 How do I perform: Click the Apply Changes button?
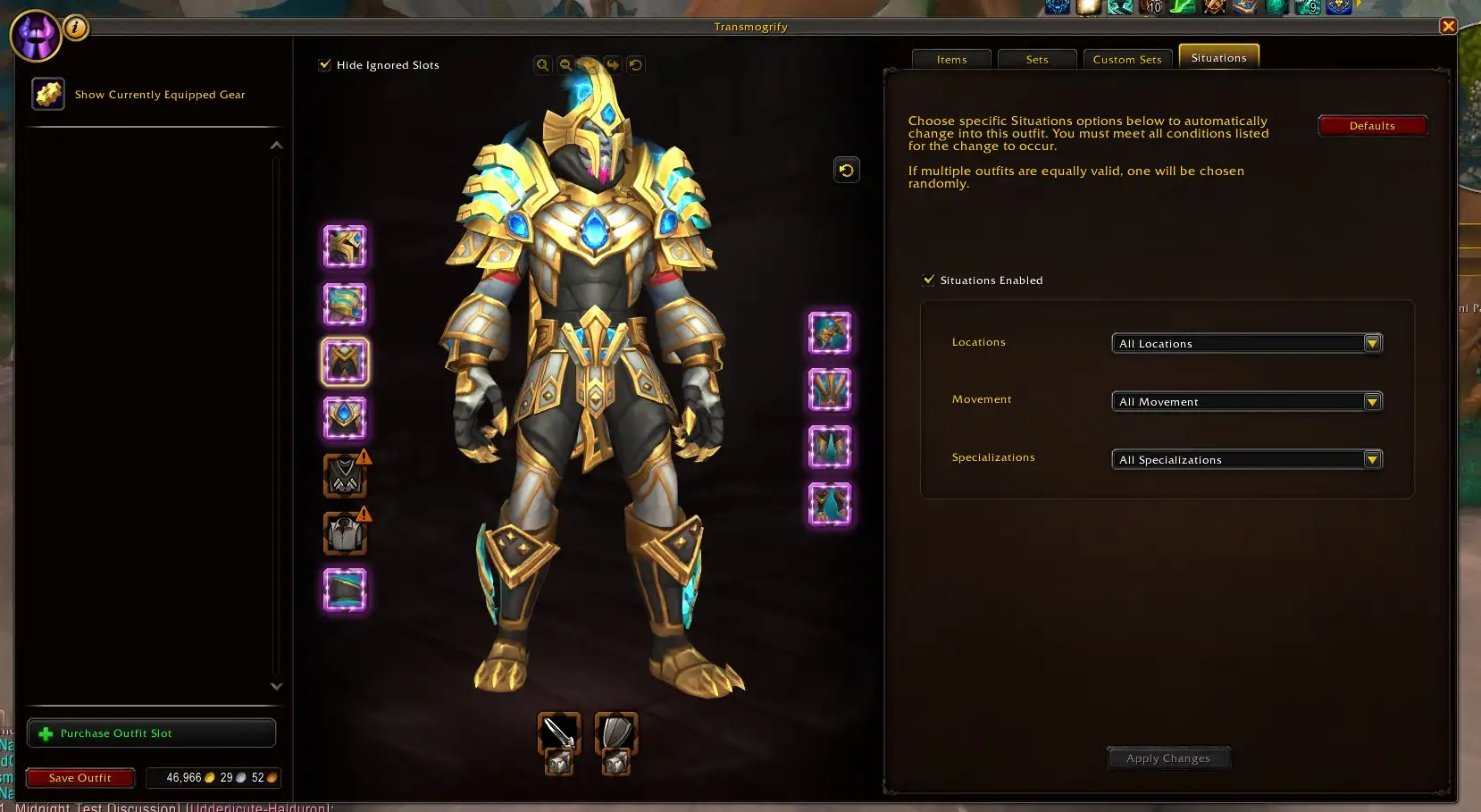[x=1167, y=758]
